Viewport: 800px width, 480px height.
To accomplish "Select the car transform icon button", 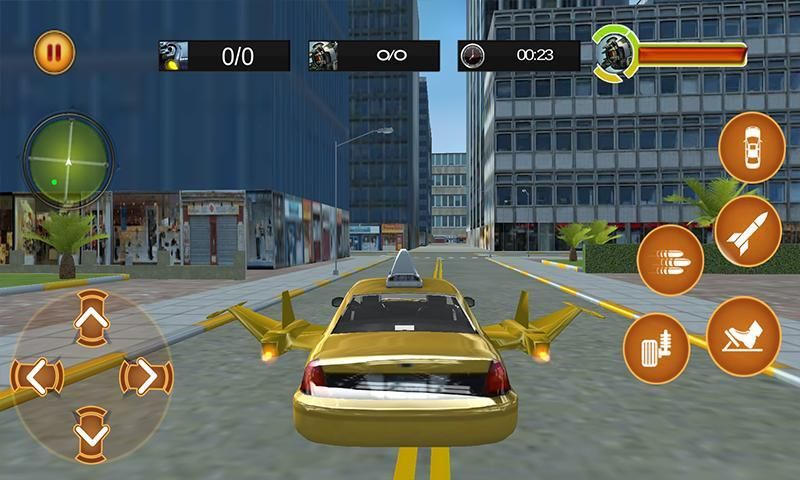I will tap(752, 147).
